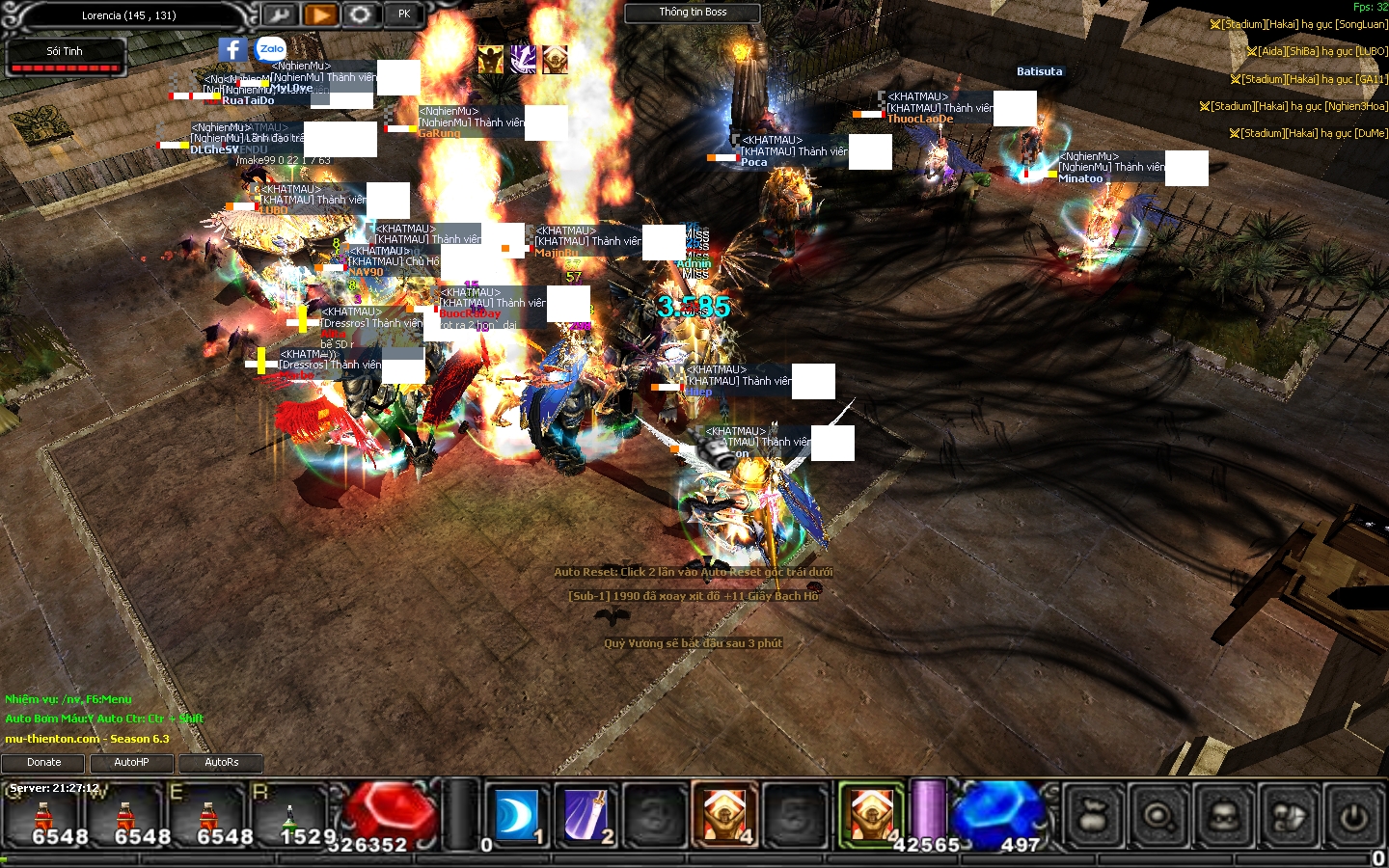Open the Zalo chat icon
The height and width of the screenshot is (868, 1389).
pos(271,49)
